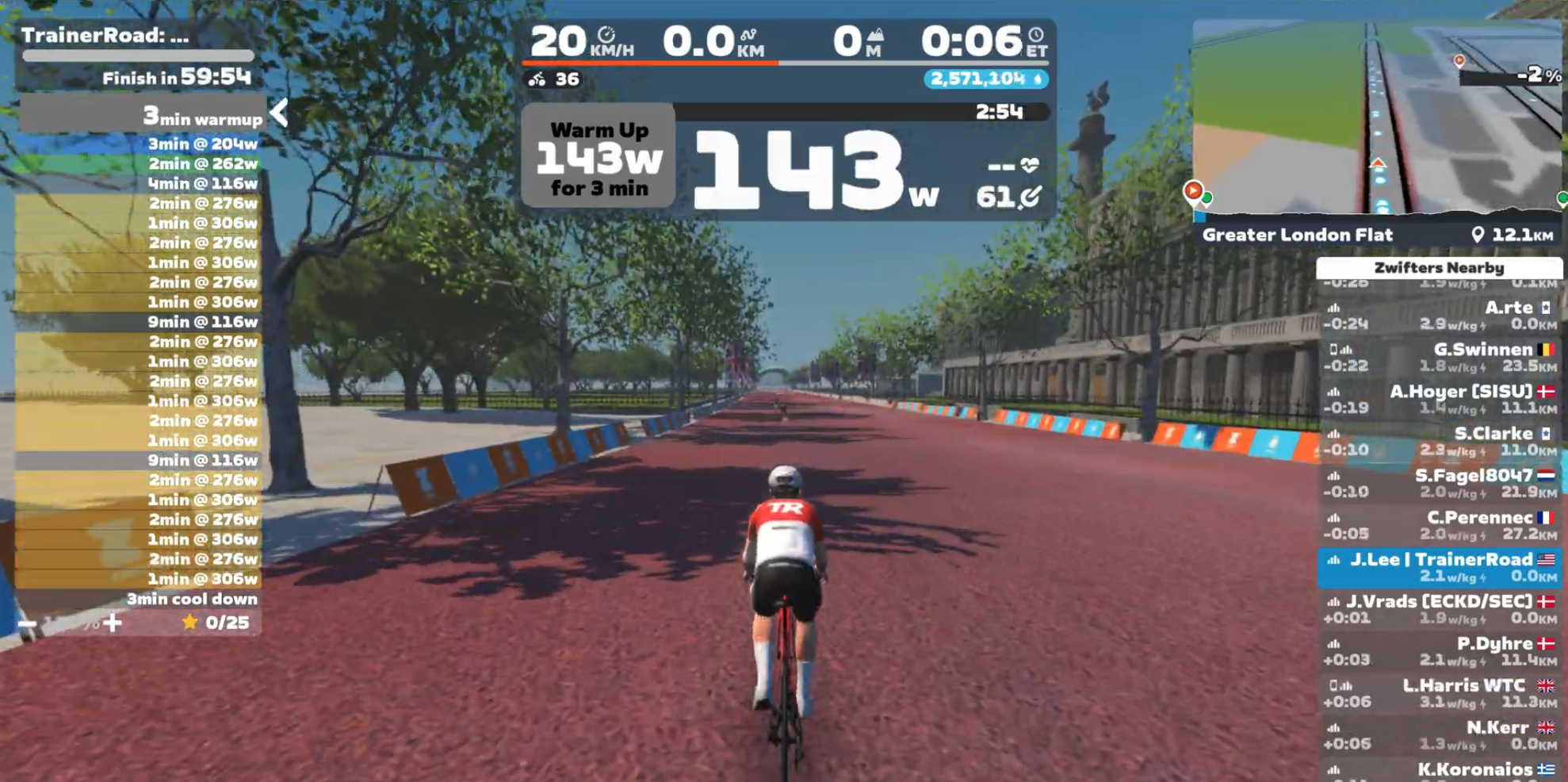The height and width of the screenshot is (782, 1568).
Task: Collapse the workout panel with the chevron arrow
Action: (x=277, y=113)
